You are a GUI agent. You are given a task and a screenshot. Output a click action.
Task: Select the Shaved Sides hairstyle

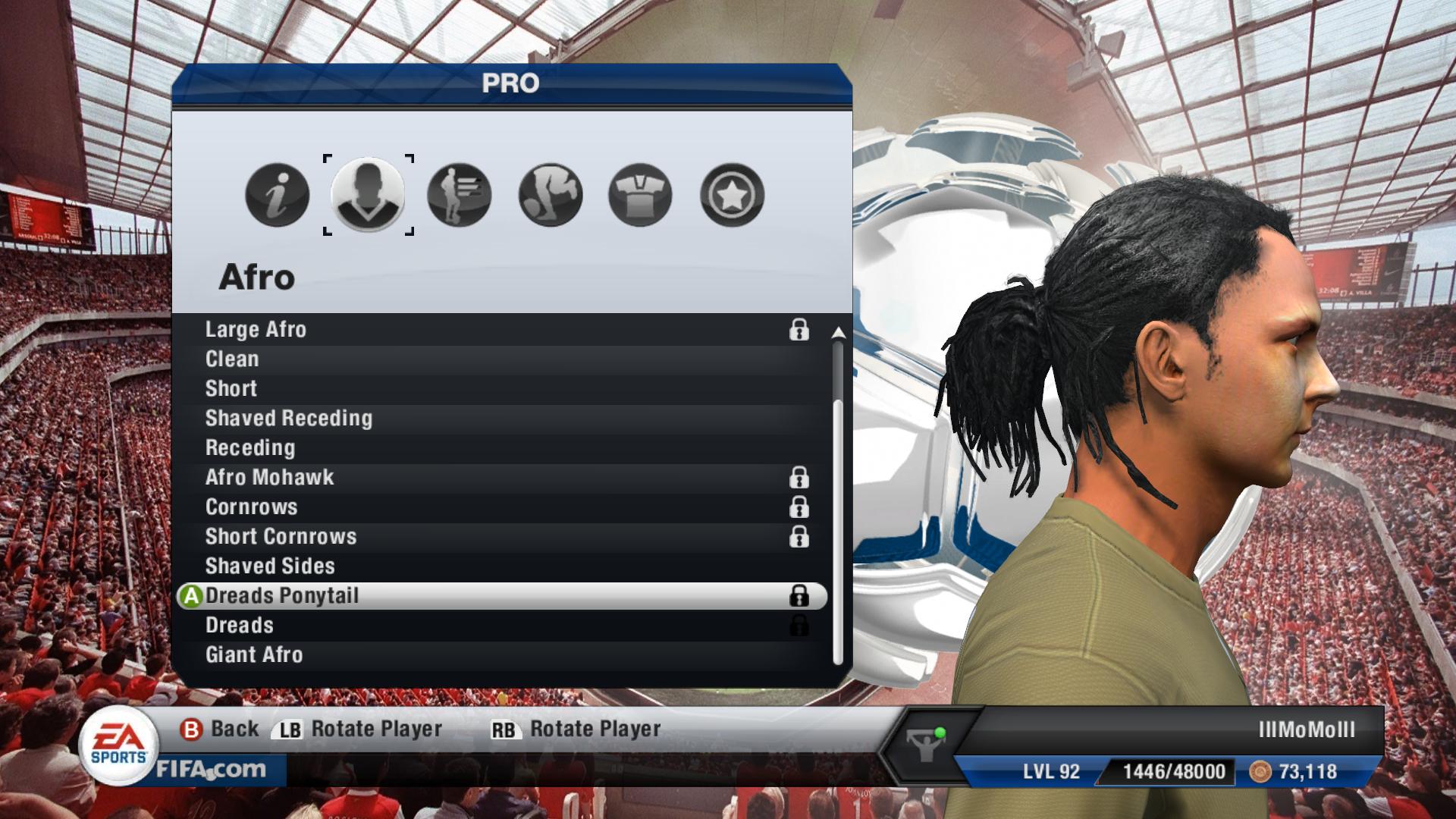(x=270, y=566)
